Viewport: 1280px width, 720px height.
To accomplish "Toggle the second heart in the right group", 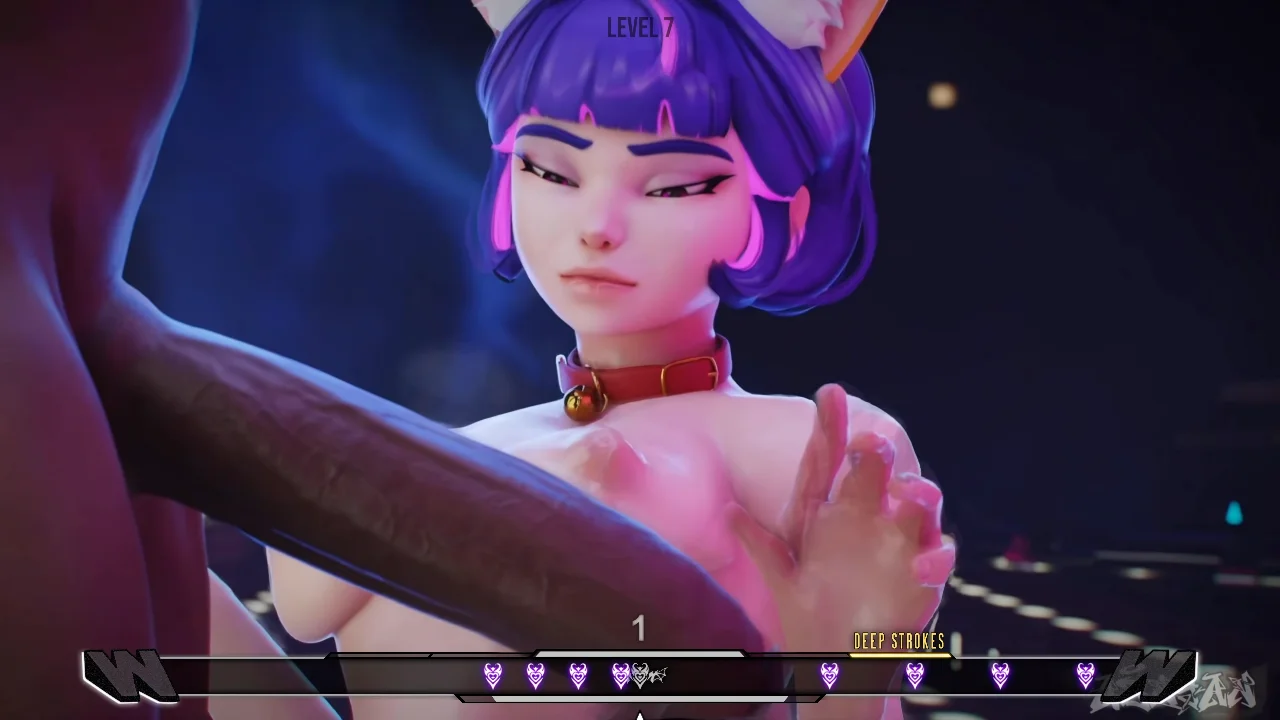I will pos(916,675).
